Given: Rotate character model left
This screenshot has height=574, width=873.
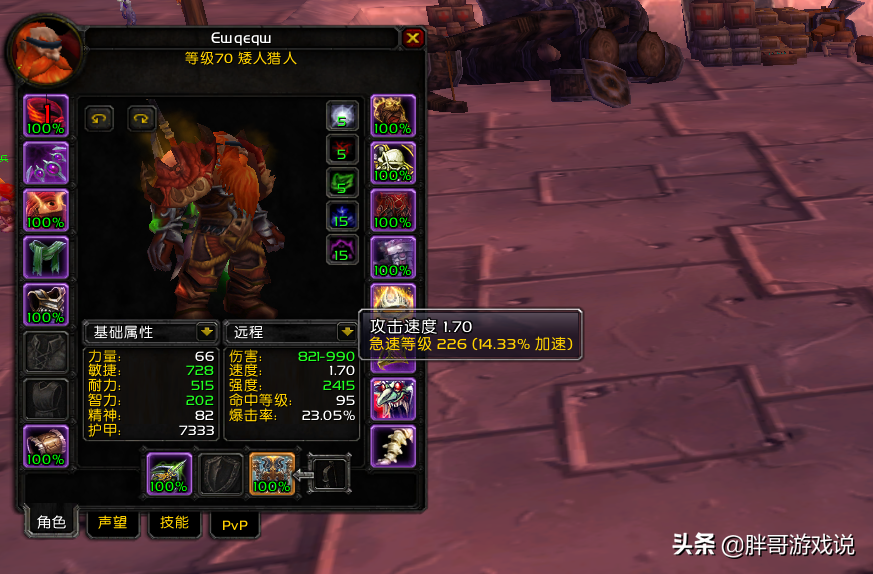Looking at the screenshot, I should 99,118.
